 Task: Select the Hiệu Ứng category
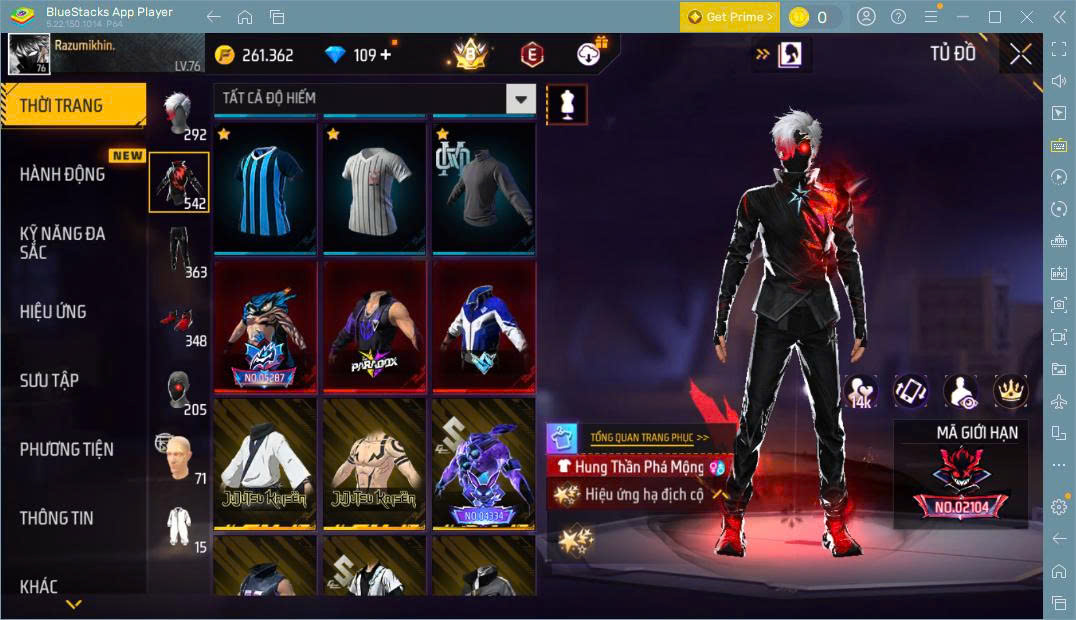tap(53, 312)
